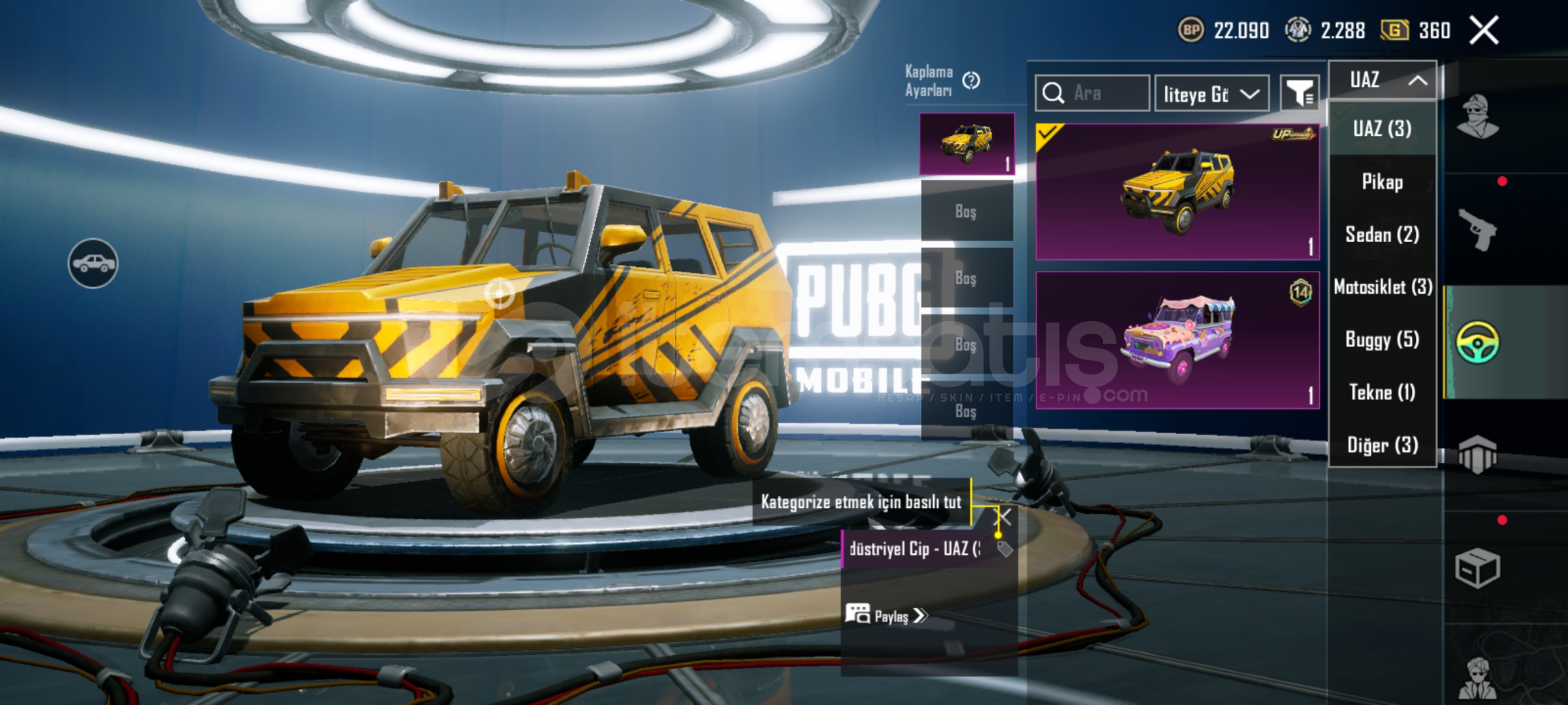
Task: Select the pink candy UAZ skin
Action: [x=1177, y=340]
